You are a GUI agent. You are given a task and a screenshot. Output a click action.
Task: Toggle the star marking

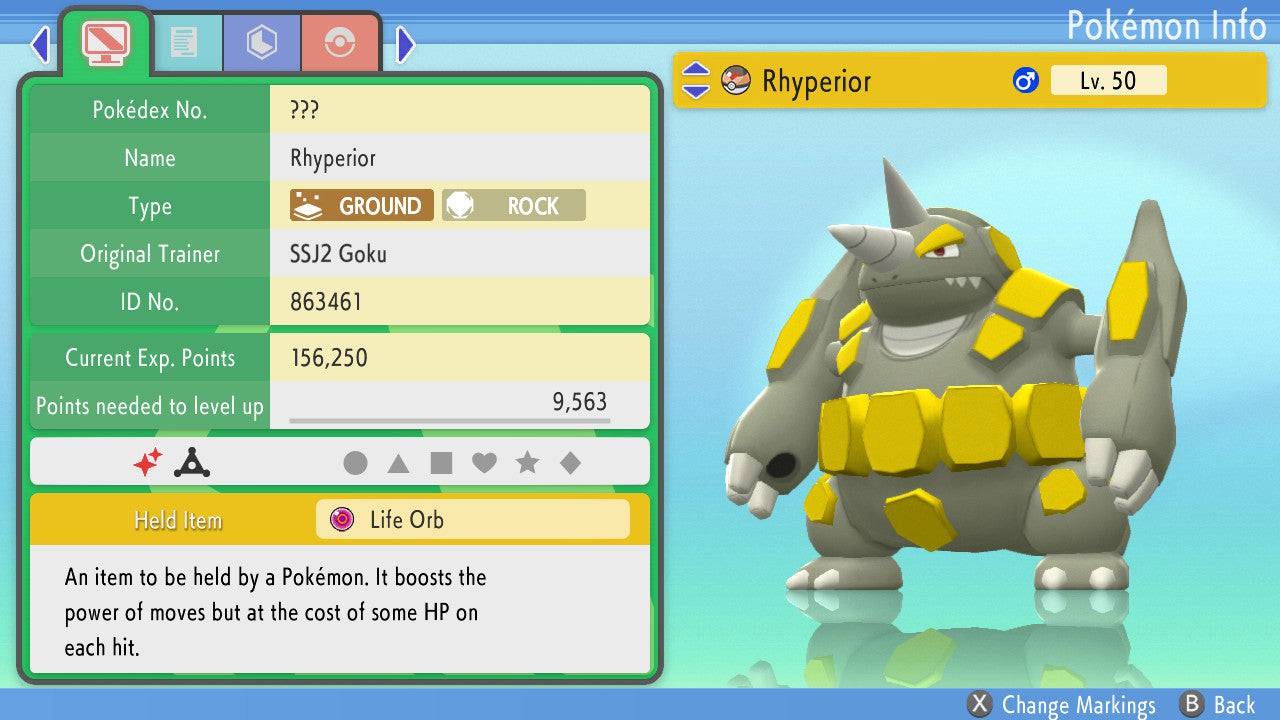527,463
